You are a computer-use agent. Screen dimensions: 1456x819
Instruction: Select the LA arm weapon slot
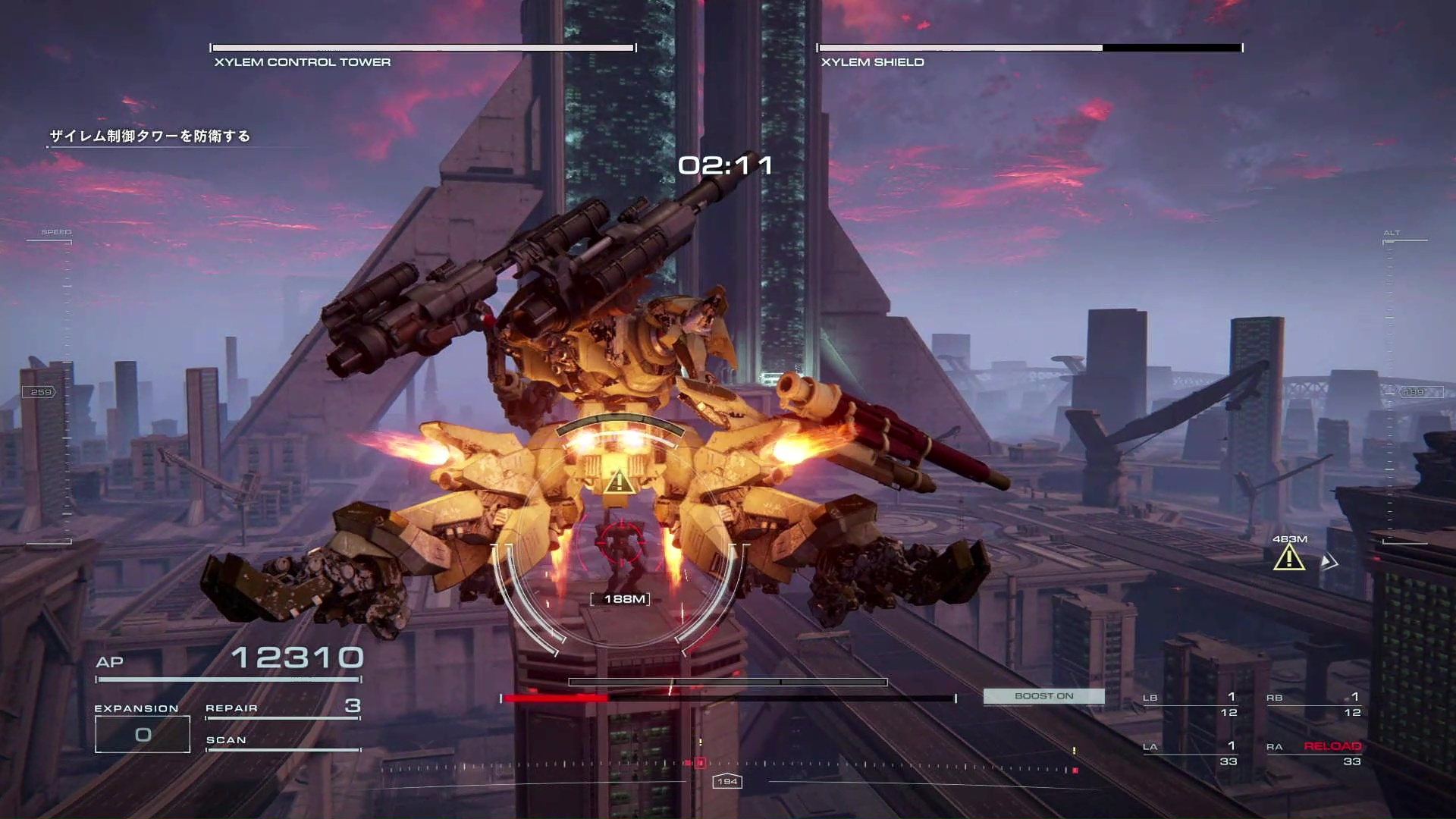(1190, 753)
